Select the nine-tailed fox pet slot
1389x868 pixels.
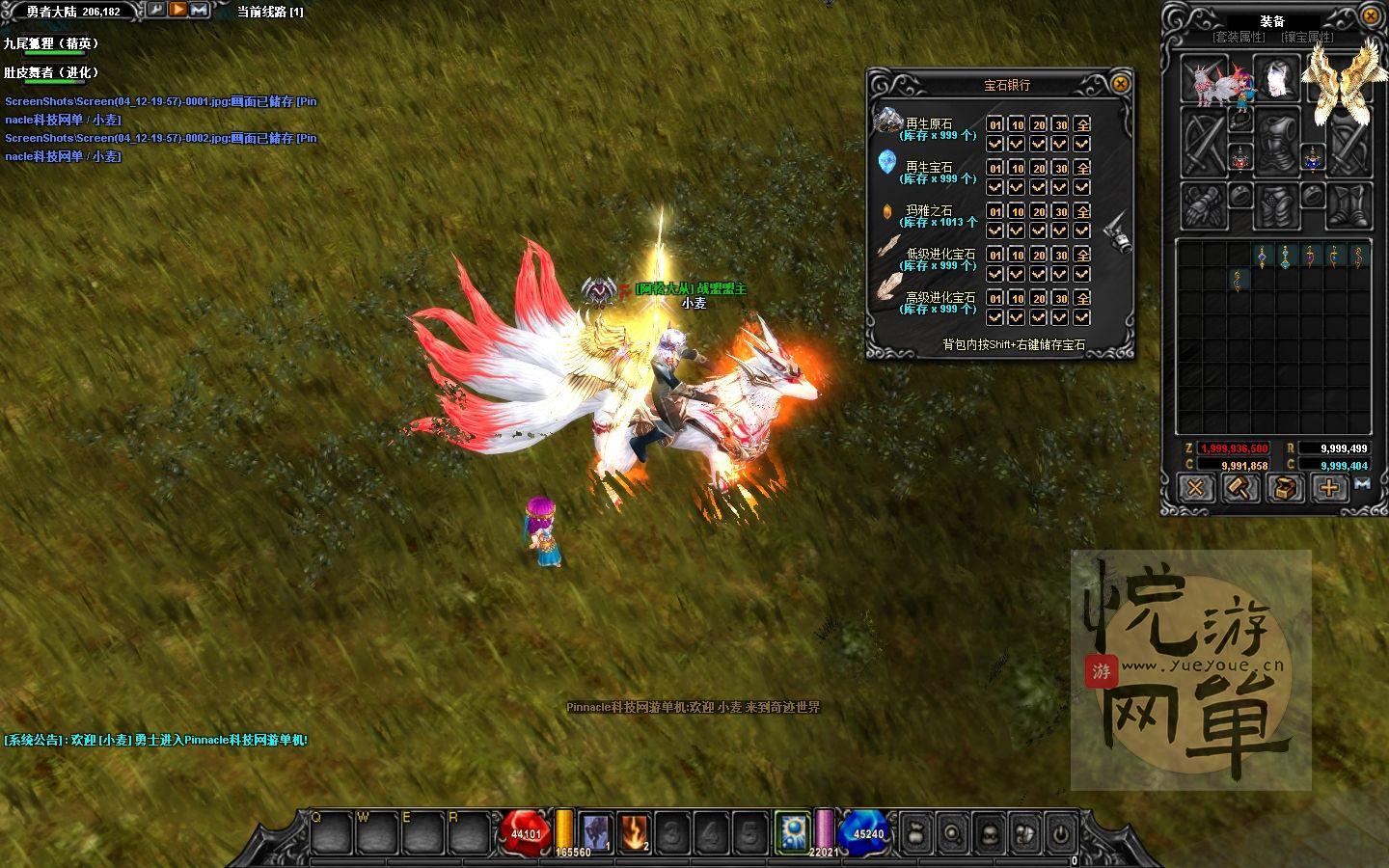coord(1204,77)
